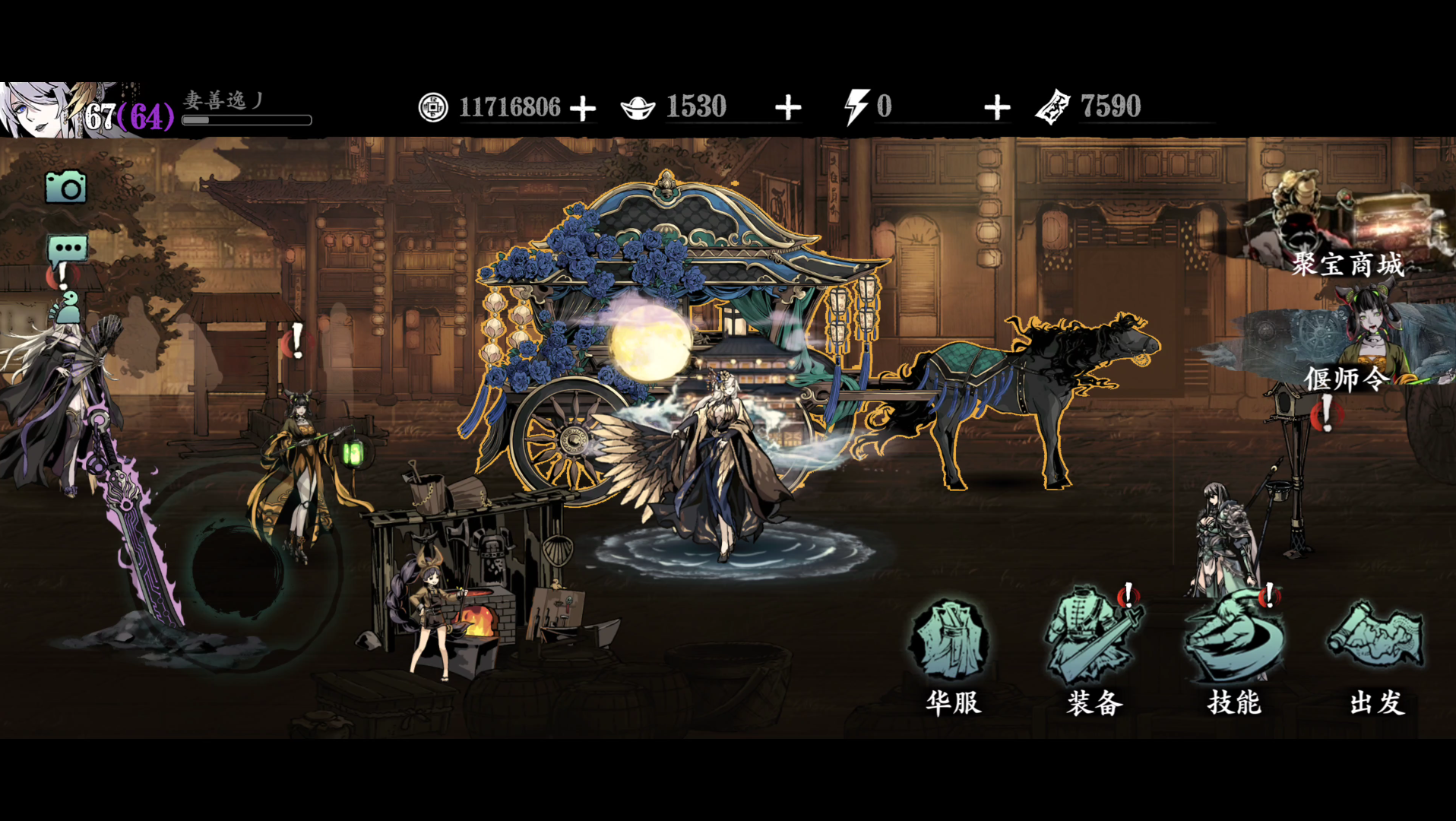Refill lightning energy with plus button
The height and width of the screenshot is (821, 1456).
coord(997,108)
